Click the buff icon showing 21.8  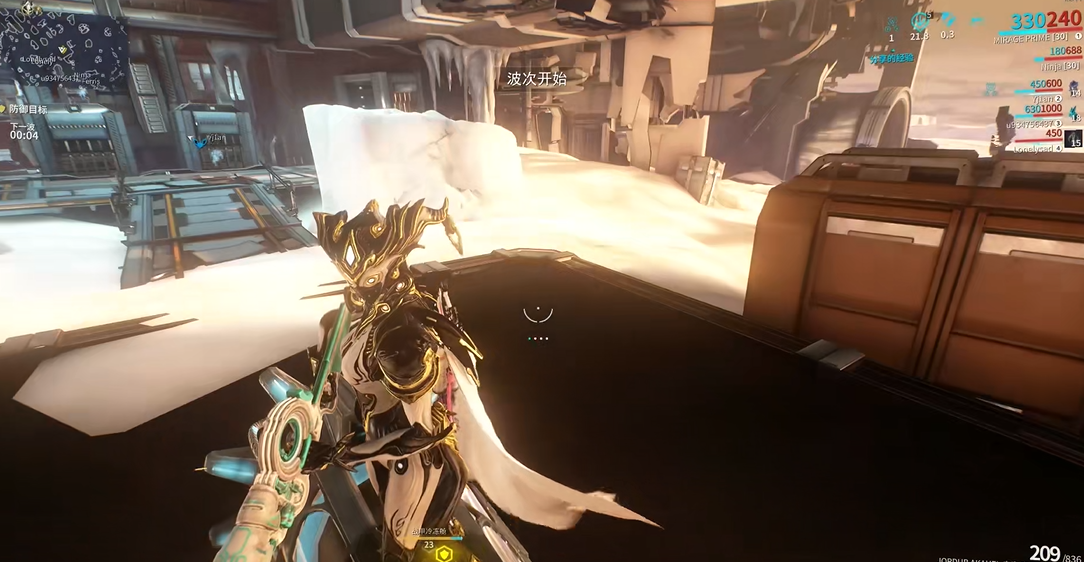(919, 20)
